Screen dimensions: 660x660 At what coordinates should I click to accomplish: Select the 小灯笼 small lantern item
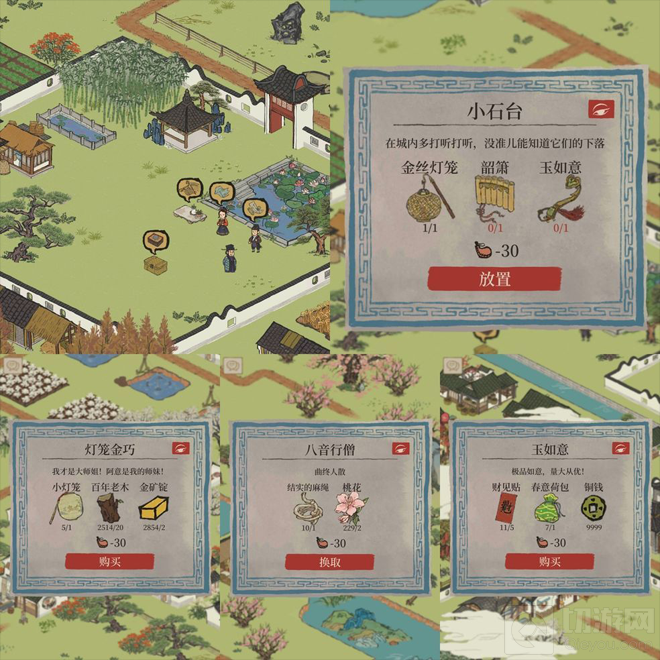tap(67, 510)
